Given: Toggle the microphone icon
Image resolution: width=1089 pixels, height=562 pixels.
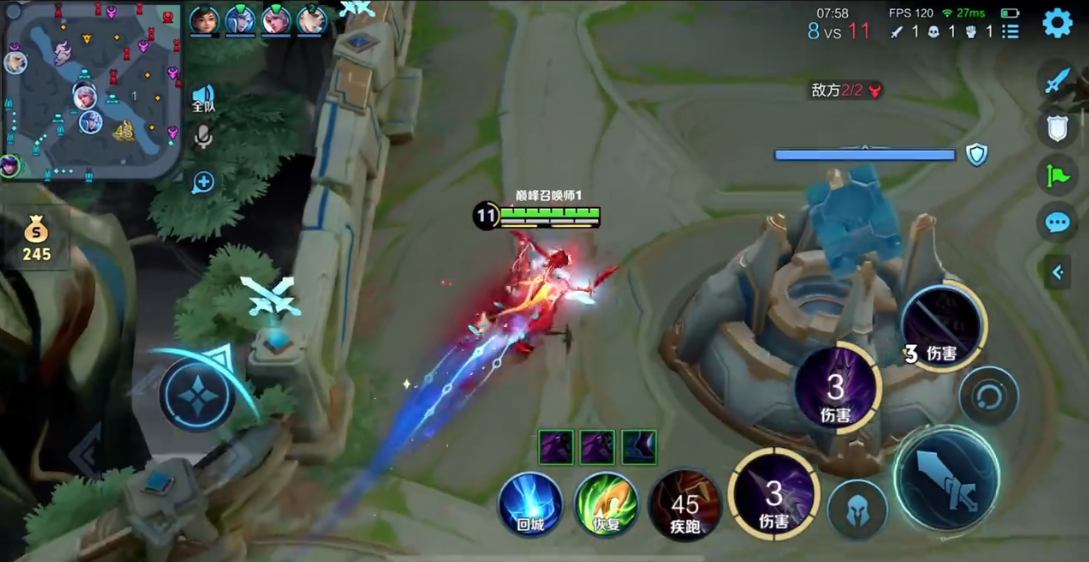Looking at the screenshot, I should tap(203, 137).
